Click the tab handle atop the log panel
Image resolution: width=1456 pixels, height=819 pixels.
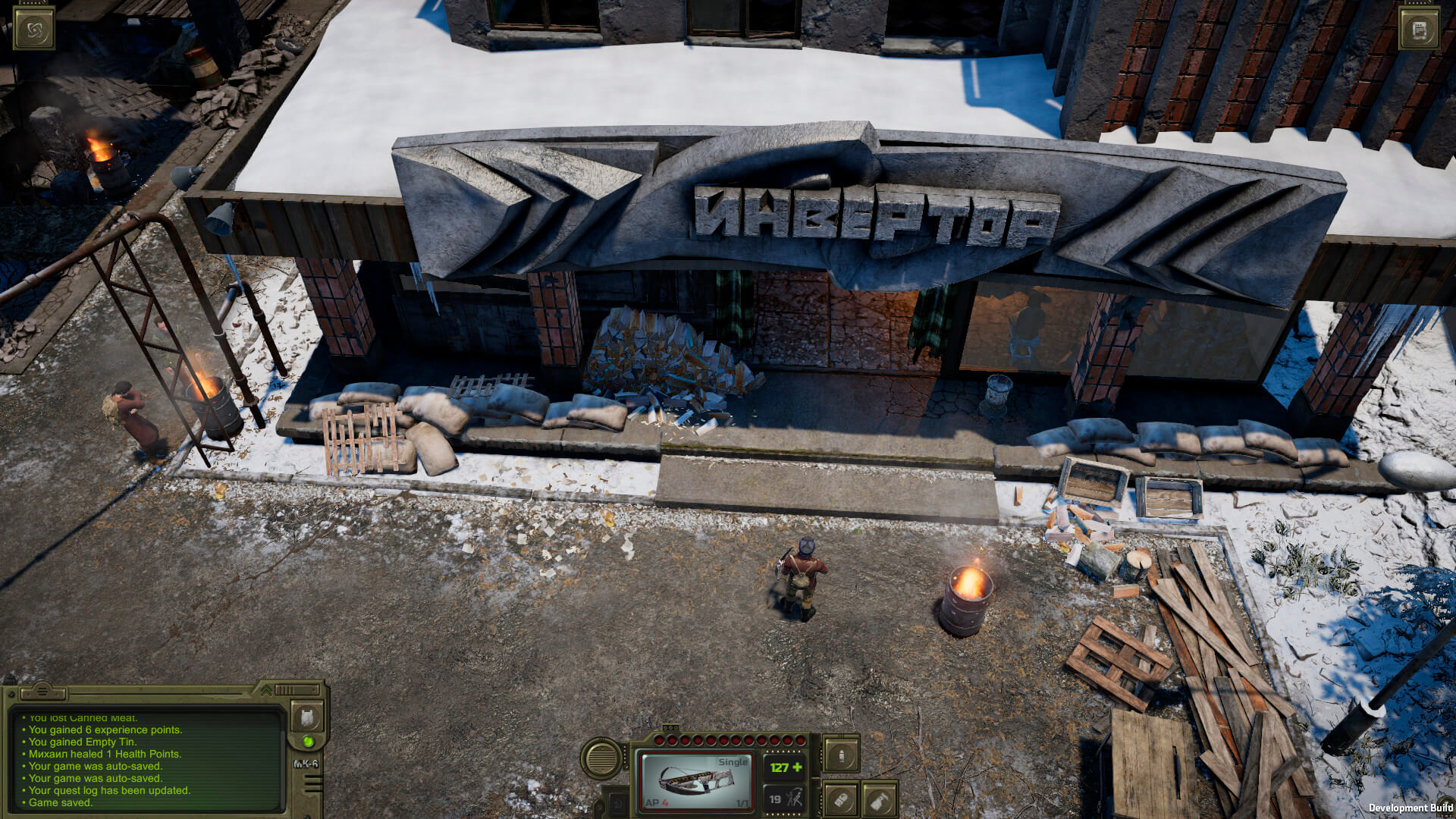tap(42, 692)
